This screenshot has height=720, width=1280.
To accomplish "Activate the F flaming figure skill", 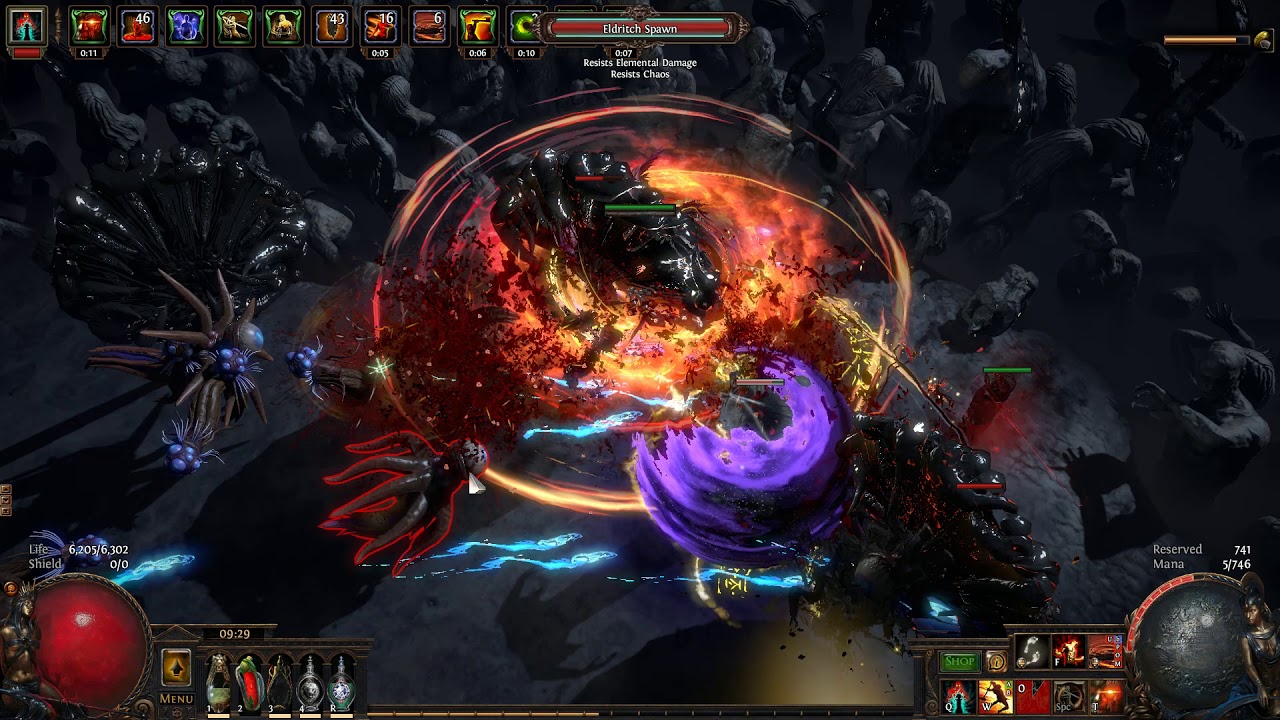I will click(1069, 652).
